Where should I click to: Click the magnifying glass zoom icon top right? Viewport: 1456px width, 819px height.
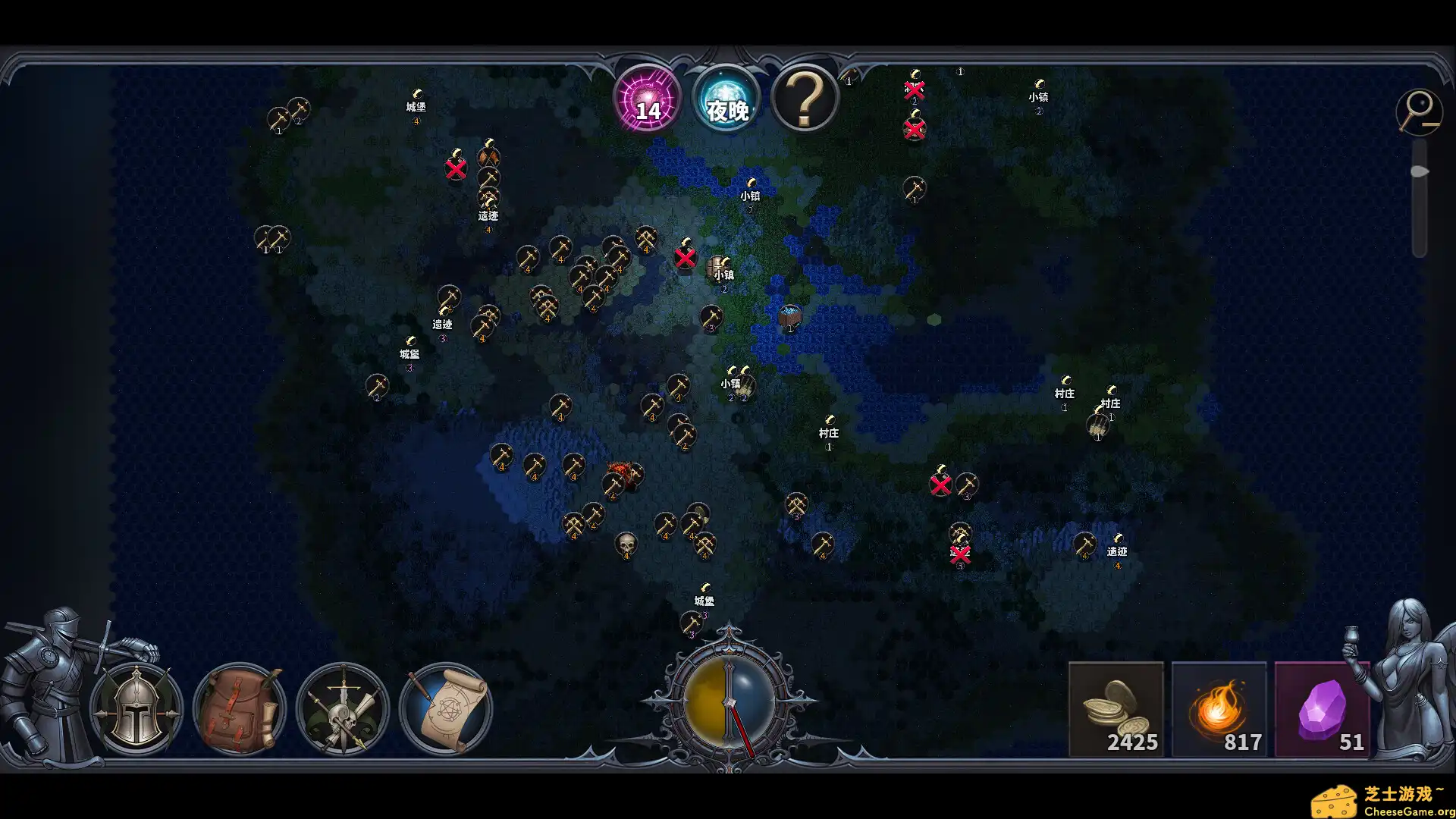coord(1419,112)
